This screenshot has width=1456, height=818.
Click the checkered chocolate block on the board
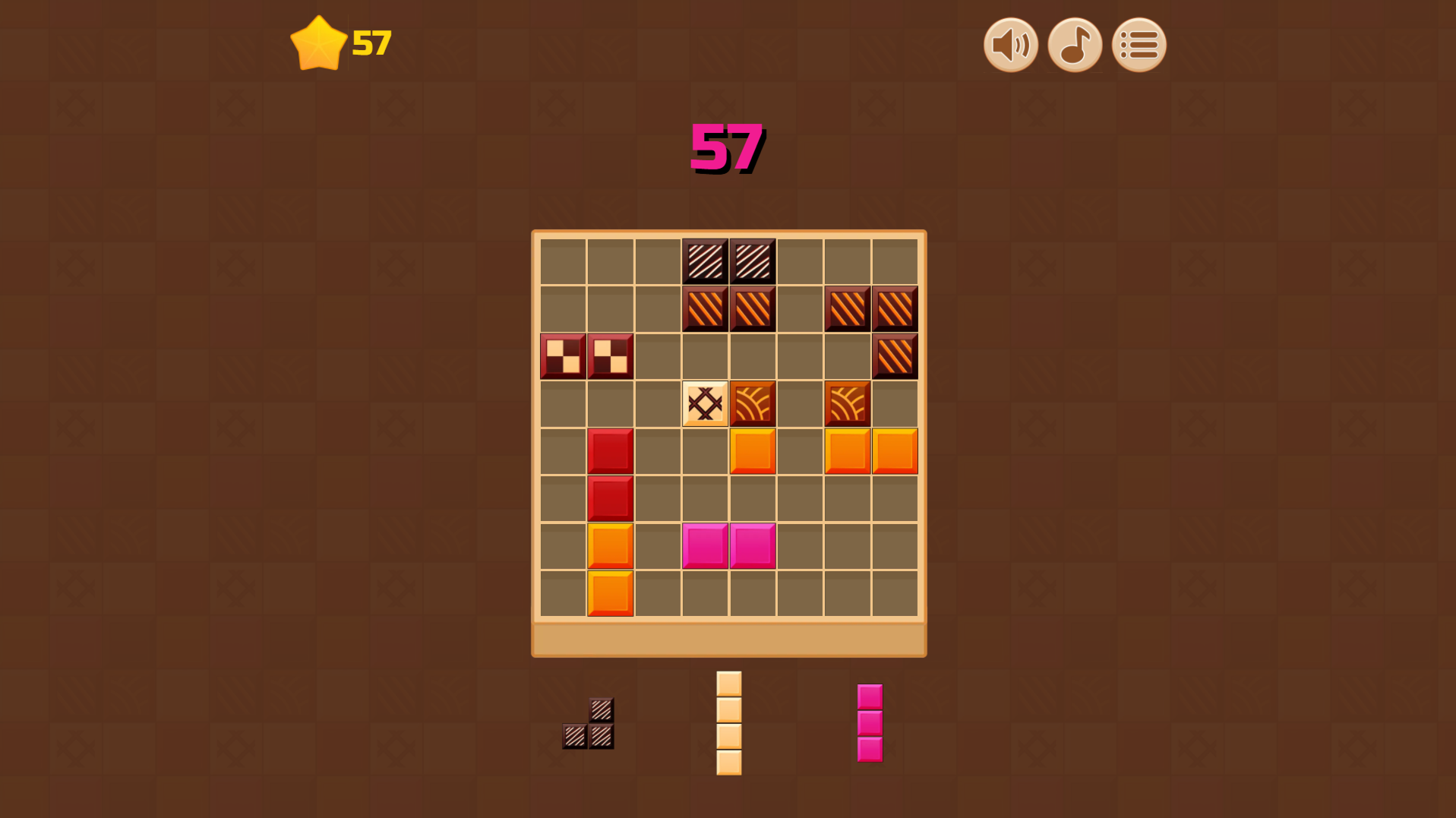pyautogui.click(x=564, y=356)
